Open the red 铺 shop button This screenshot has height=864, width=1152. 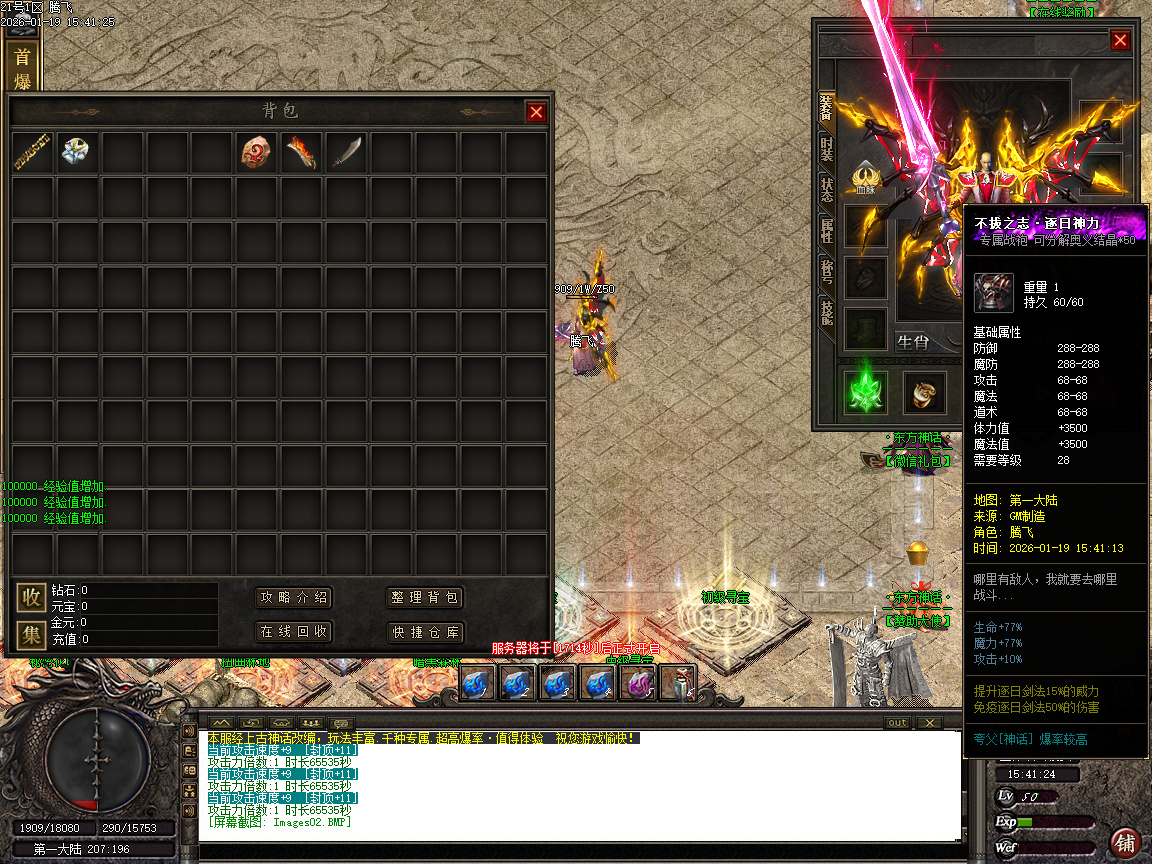(x=1125, y=842)
